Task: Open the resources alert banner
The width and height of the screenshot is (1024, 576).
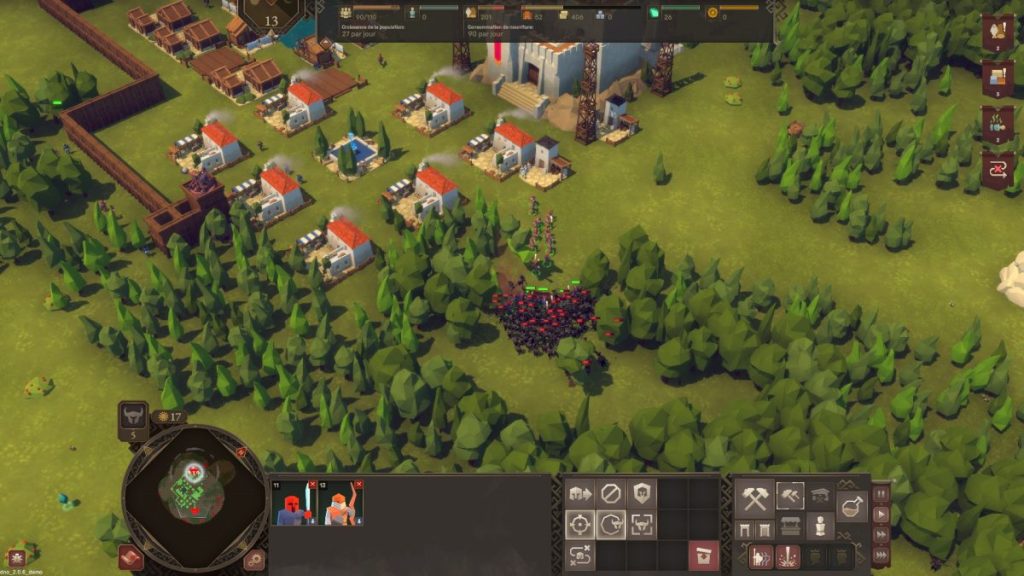Action: click(x=998, y=77)
